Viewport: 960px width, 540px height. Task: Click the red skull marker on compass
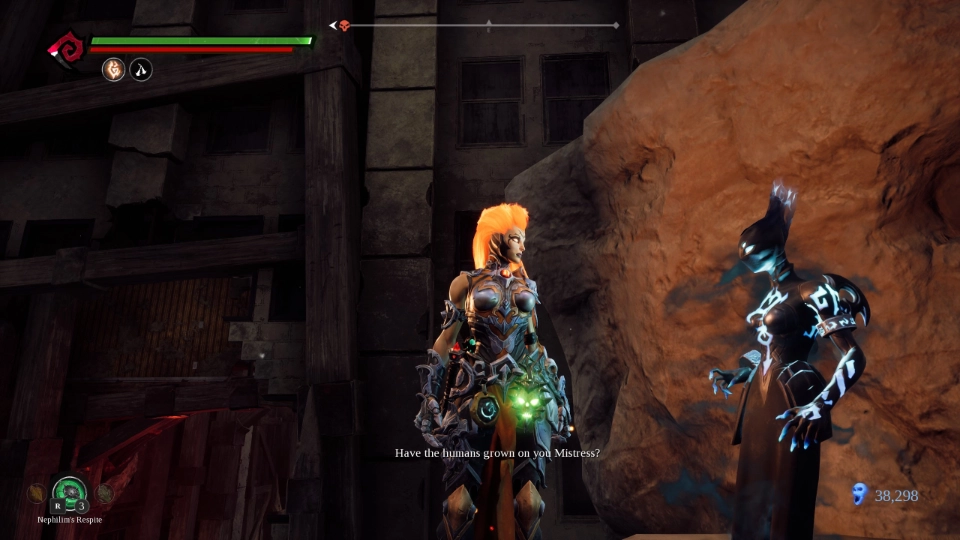[x=344, y=25]
